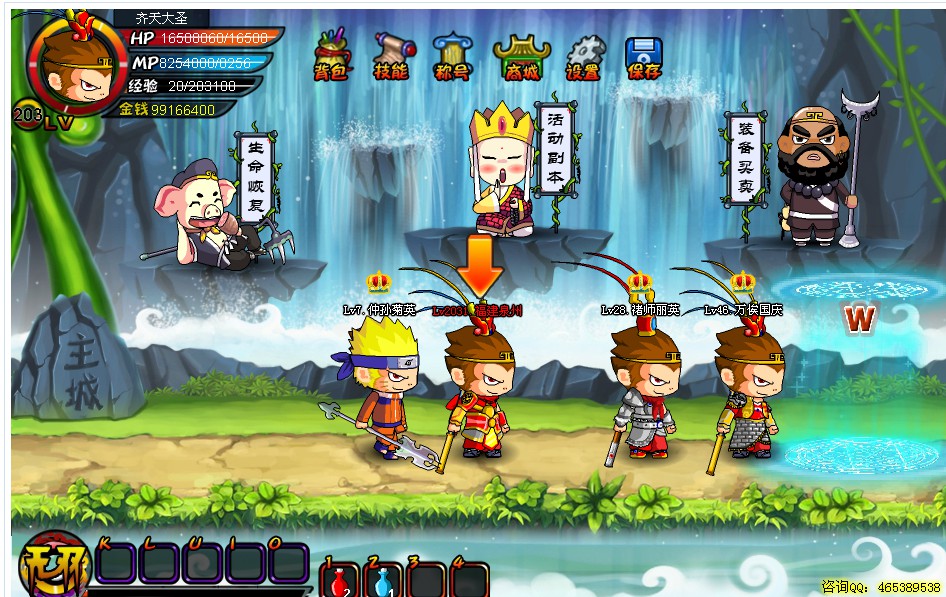Viewport: 946px width, 597px height.
Task: Open the 背包 backpack bag
Action: click(x=330, y=56)
